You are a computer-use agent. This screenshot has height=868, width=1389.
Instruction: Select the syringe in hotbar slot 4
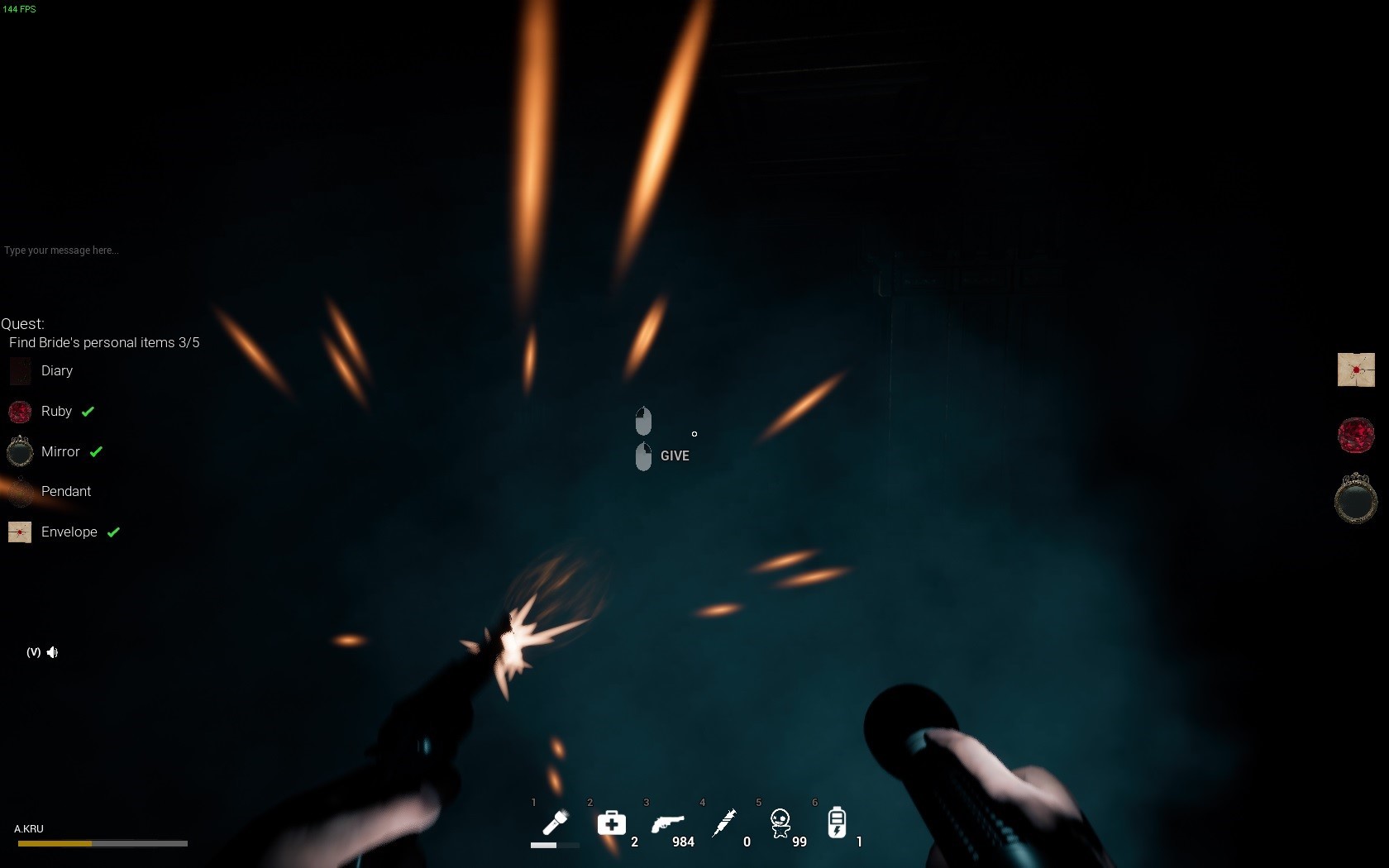coord(724,823)
